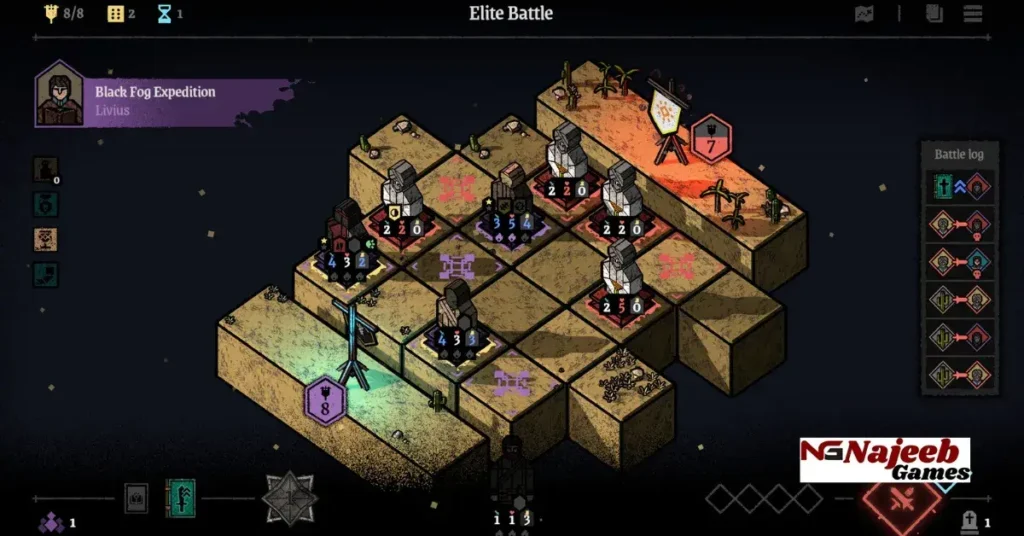Select the grey card beside the teal spell card
This screenshot has width=1024, height=536.
(x=137, y=498)
